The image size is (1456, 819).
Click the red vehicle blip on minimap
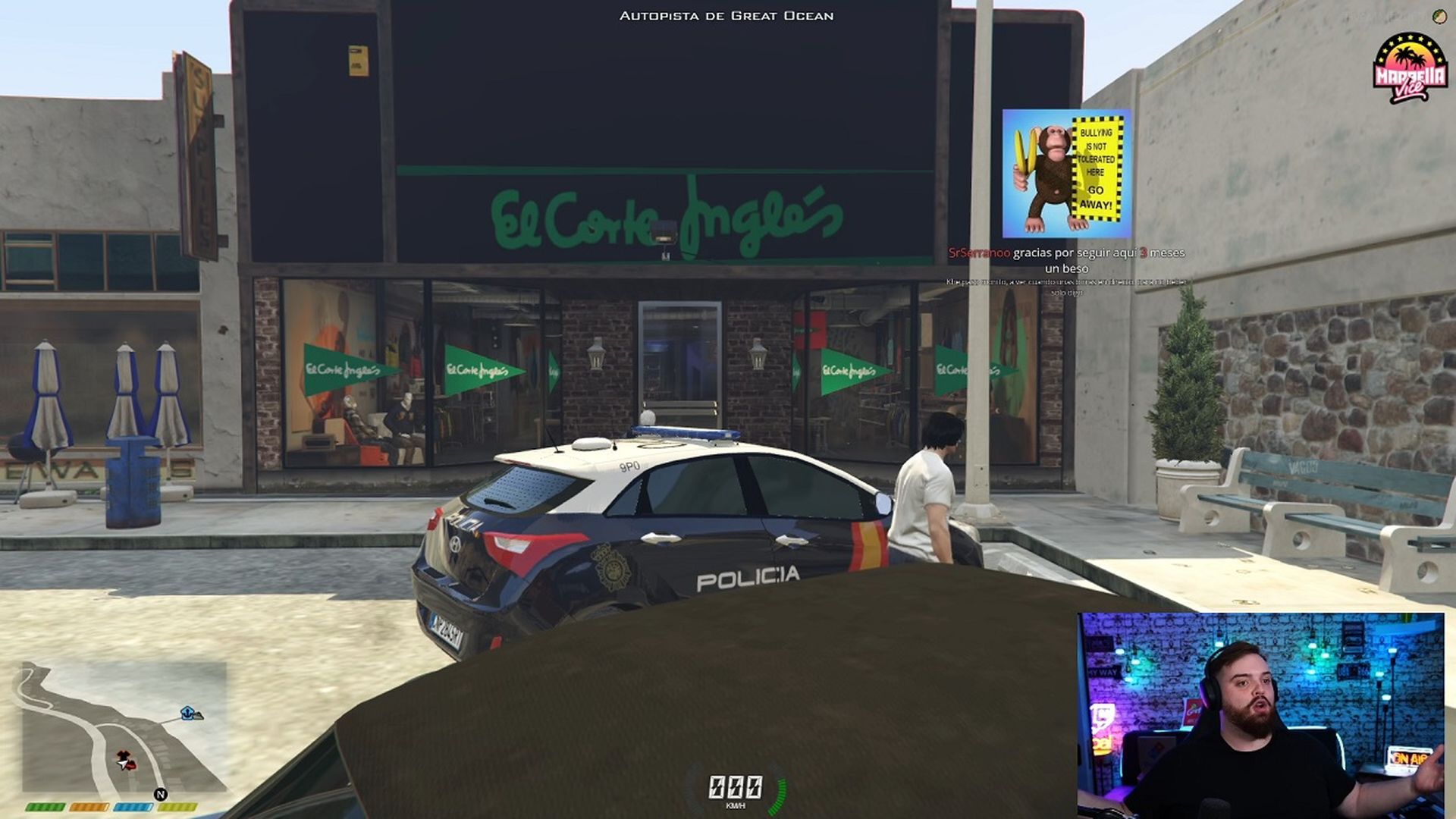pyautogui.click(x=133, y=767)
